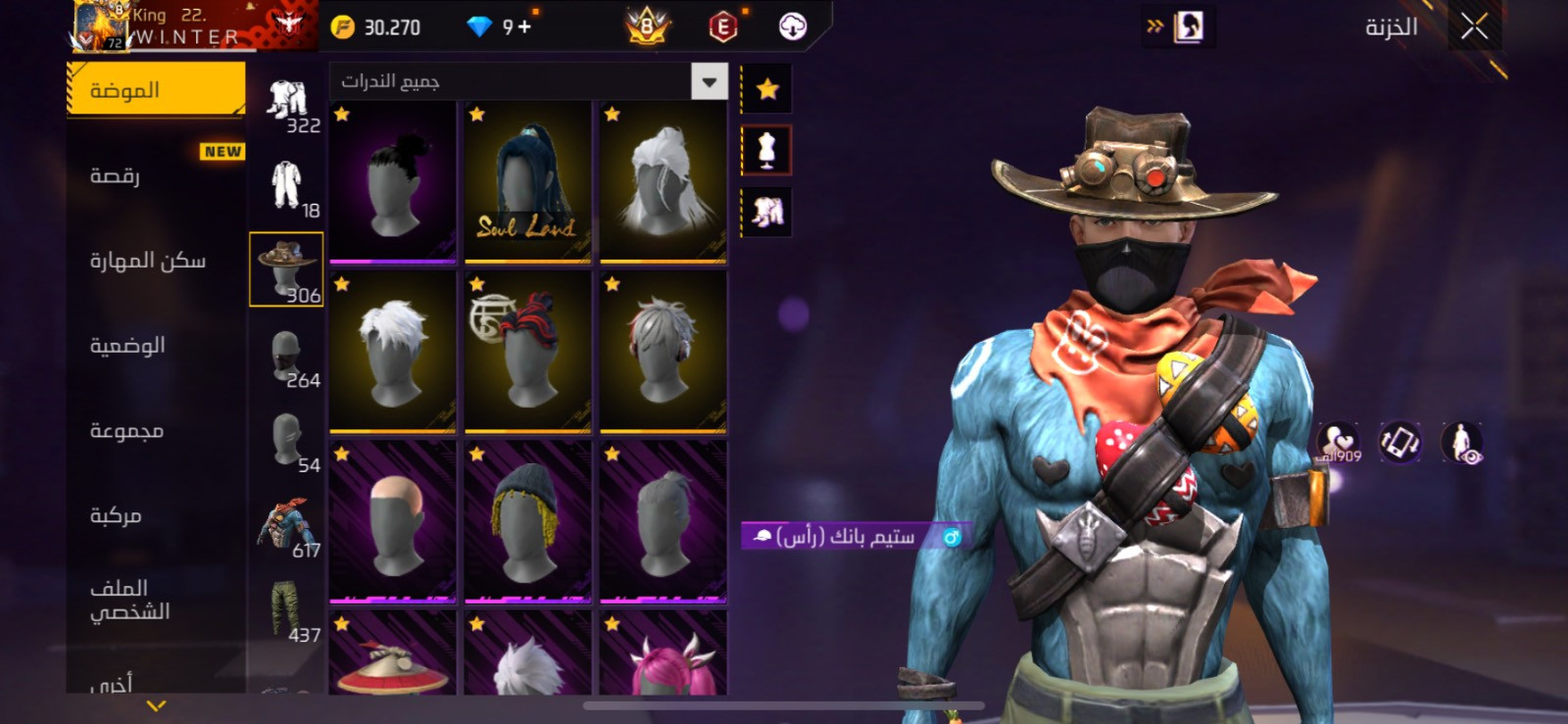Go to the مجموعة collection tab

[x=126, y=431]
